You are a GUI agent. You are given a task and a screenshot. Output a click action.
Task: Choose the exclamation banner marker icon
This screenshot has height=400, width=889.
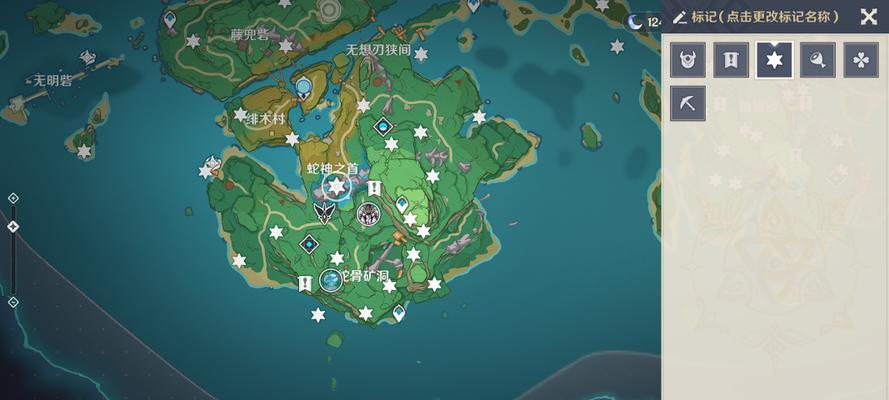click(x=731, y=60)
